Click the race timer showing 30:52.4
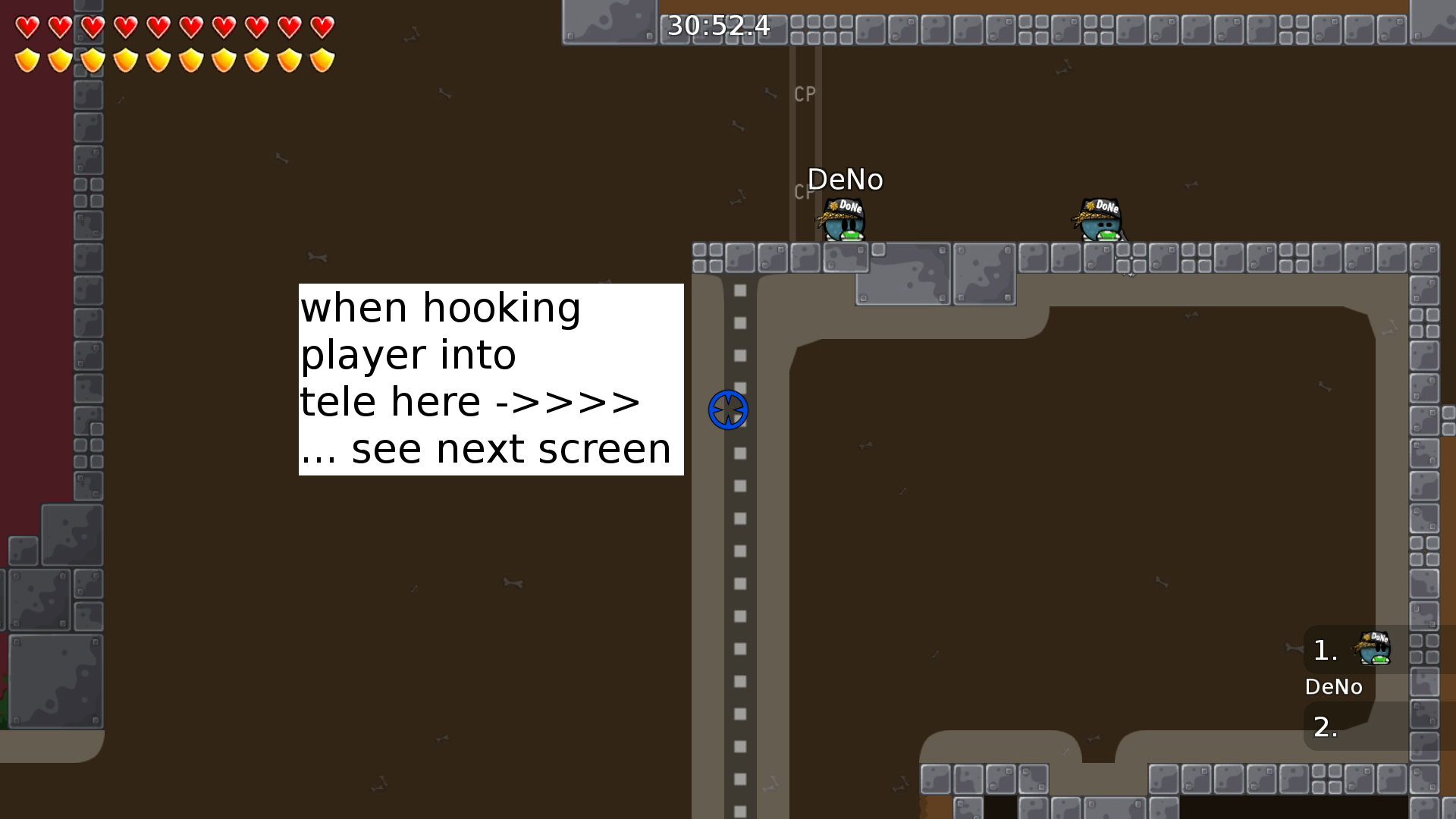 coord(716,27)
